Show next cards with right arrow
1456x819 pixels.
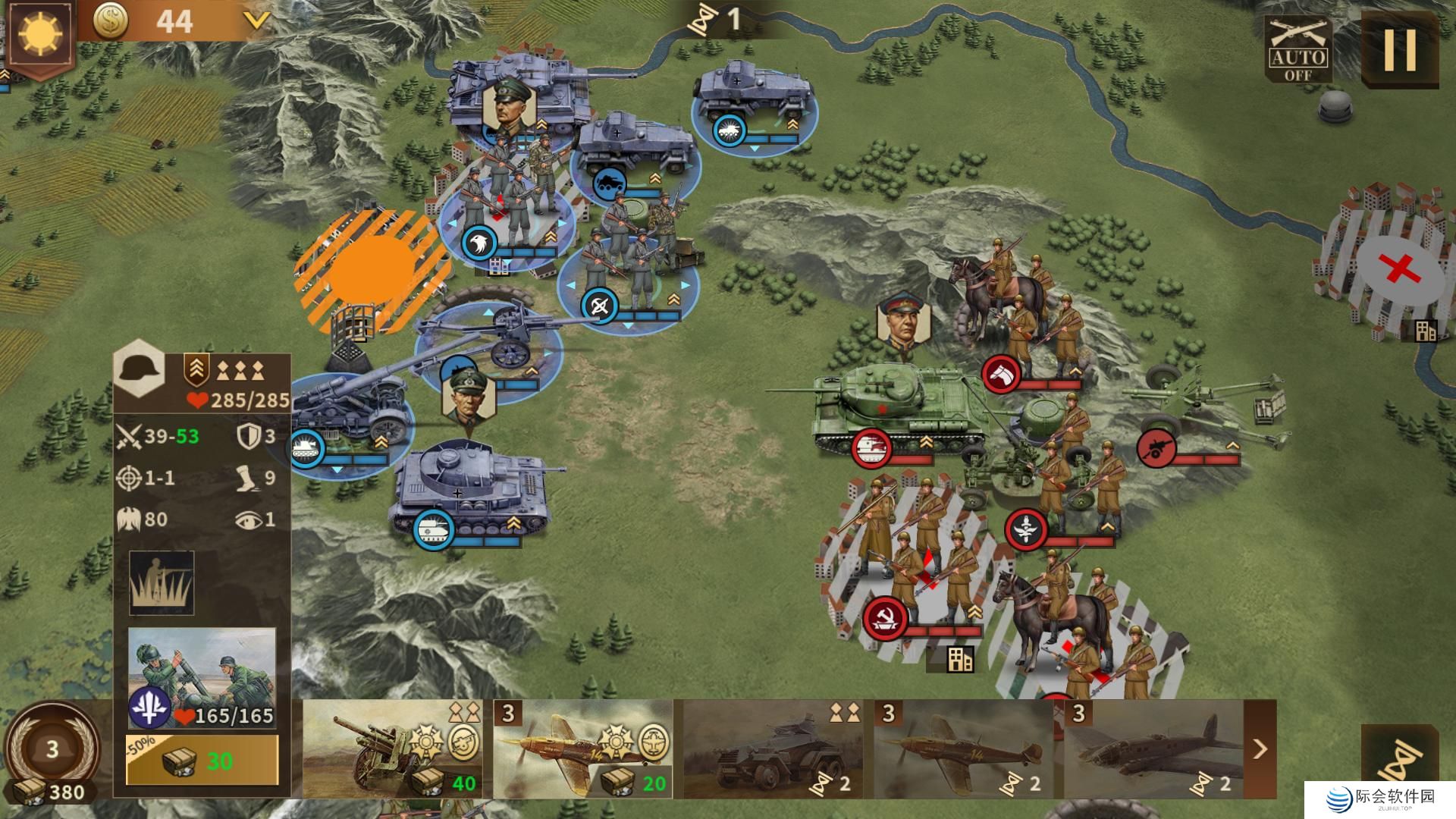1260,749
